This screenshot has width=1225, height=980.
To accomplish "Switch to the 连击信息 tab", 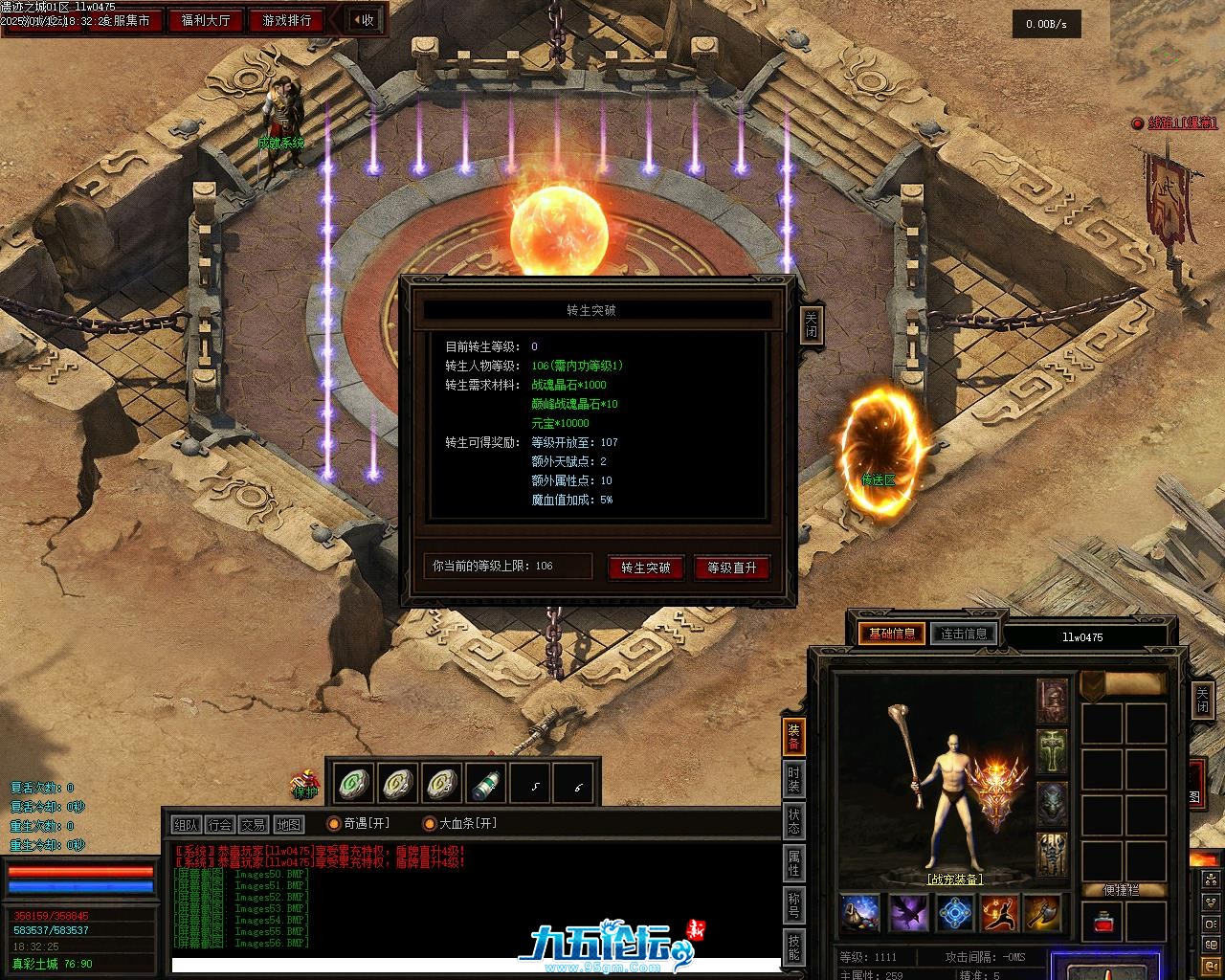I will pos(964,634).
